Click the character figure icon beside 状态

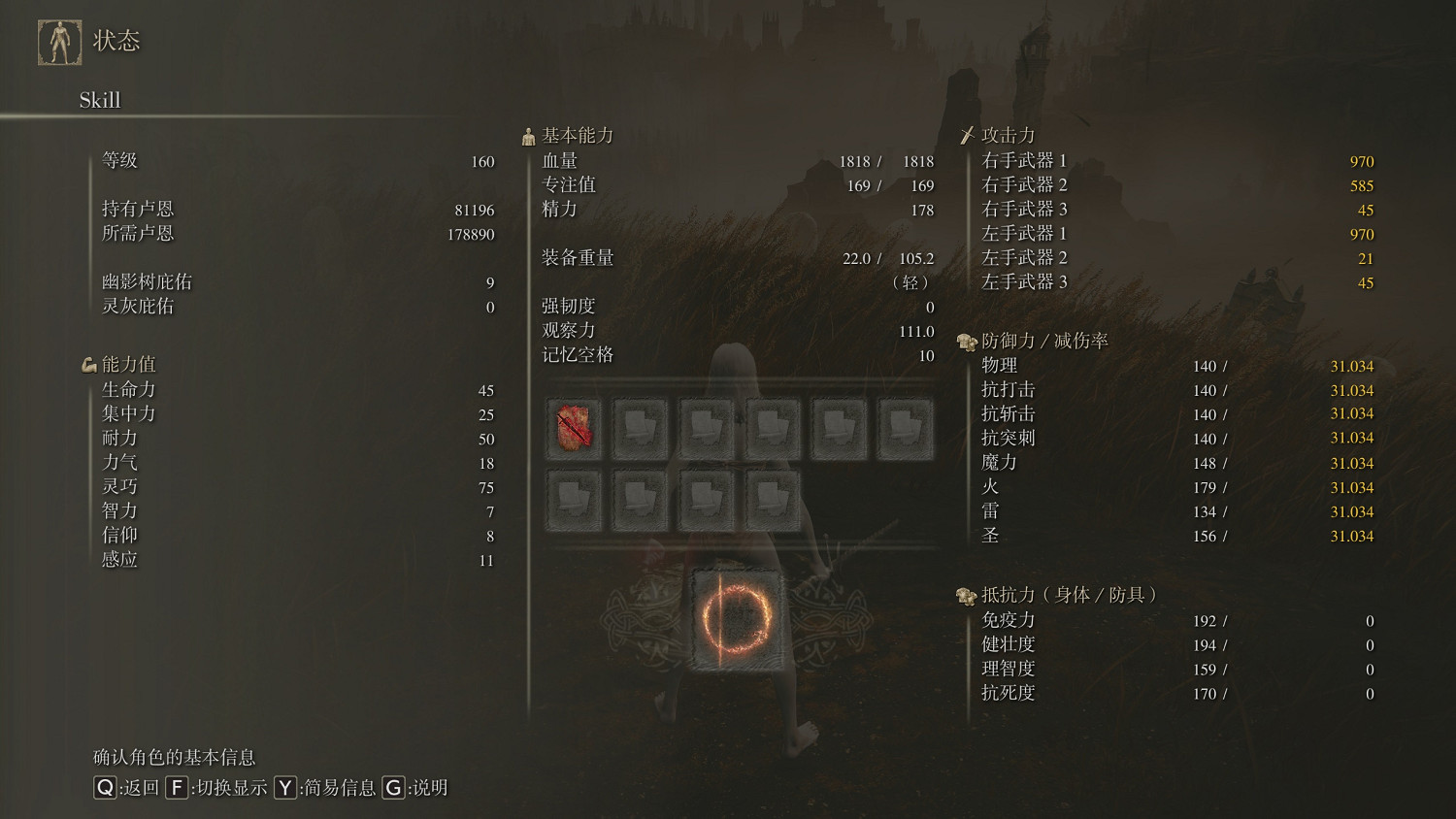click(60, 41)
